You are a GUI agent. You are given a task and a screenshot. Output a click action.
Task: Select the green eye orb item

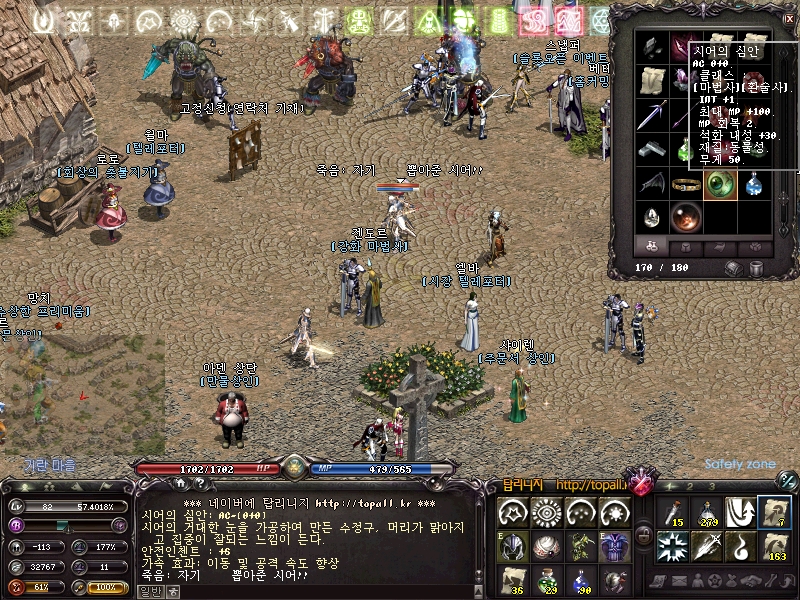(720, 184)
